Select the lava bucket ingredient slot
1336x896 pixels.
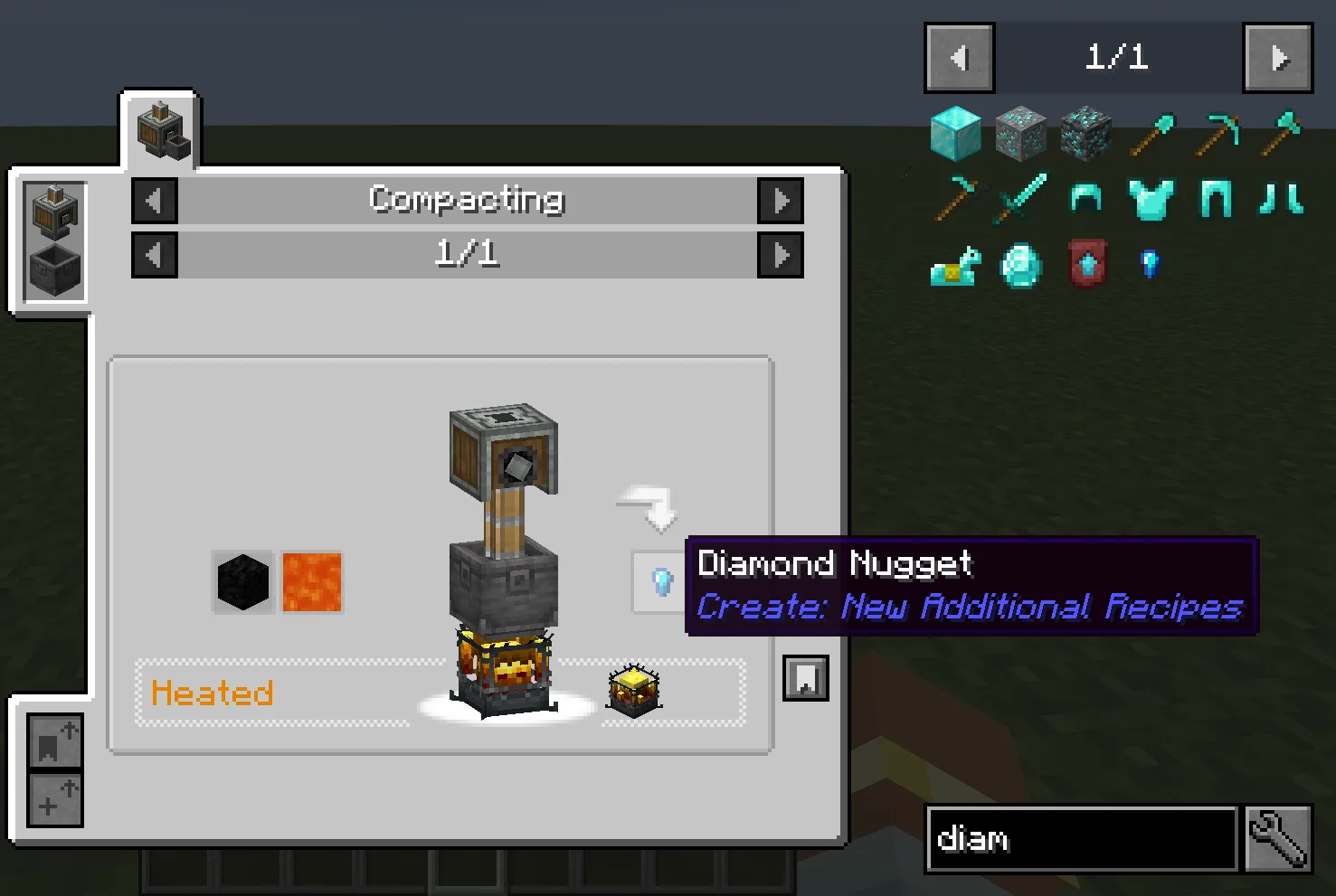(x=312, y=581)
